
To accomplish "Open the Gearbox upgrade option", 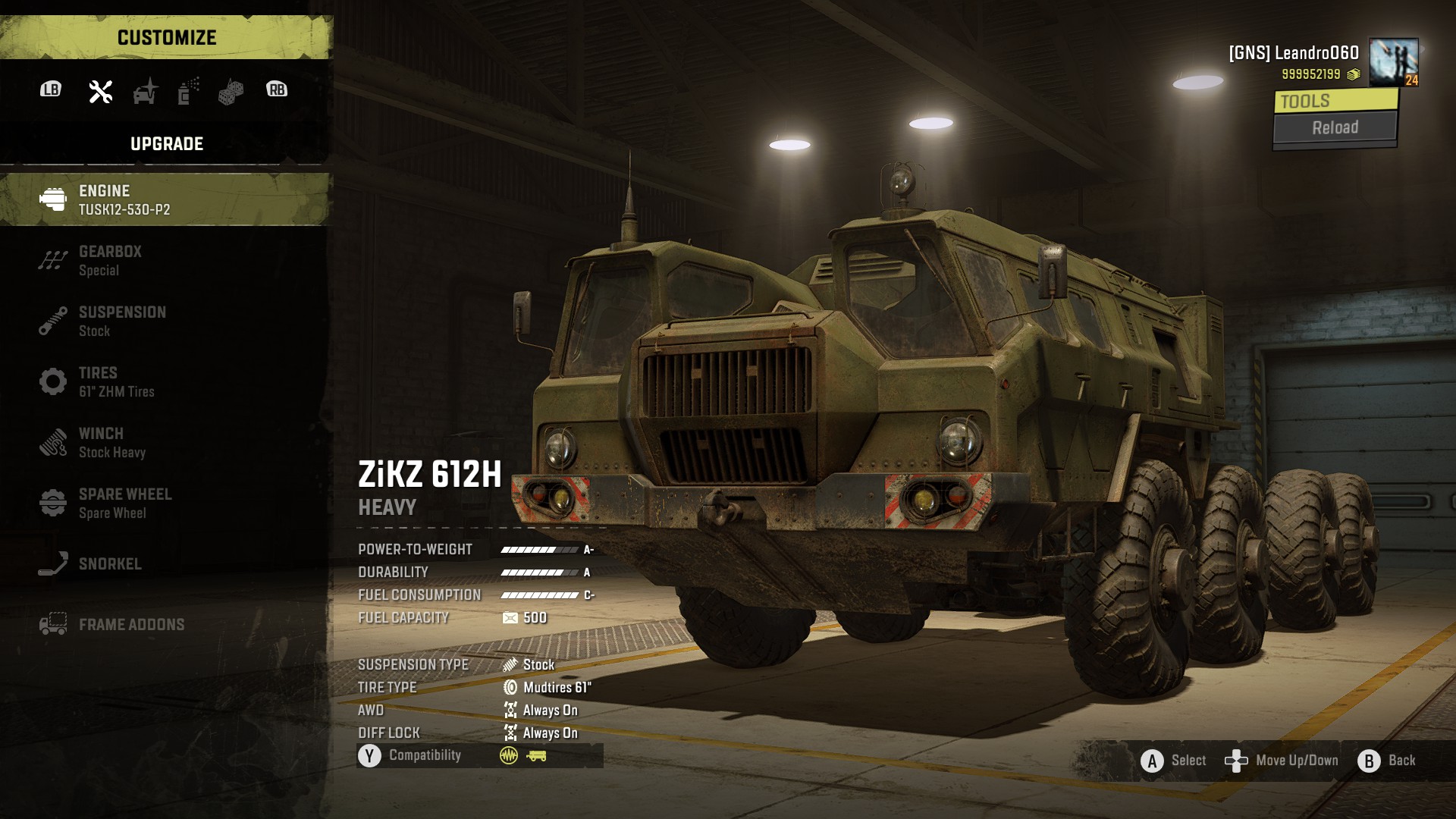I will 165,260.
